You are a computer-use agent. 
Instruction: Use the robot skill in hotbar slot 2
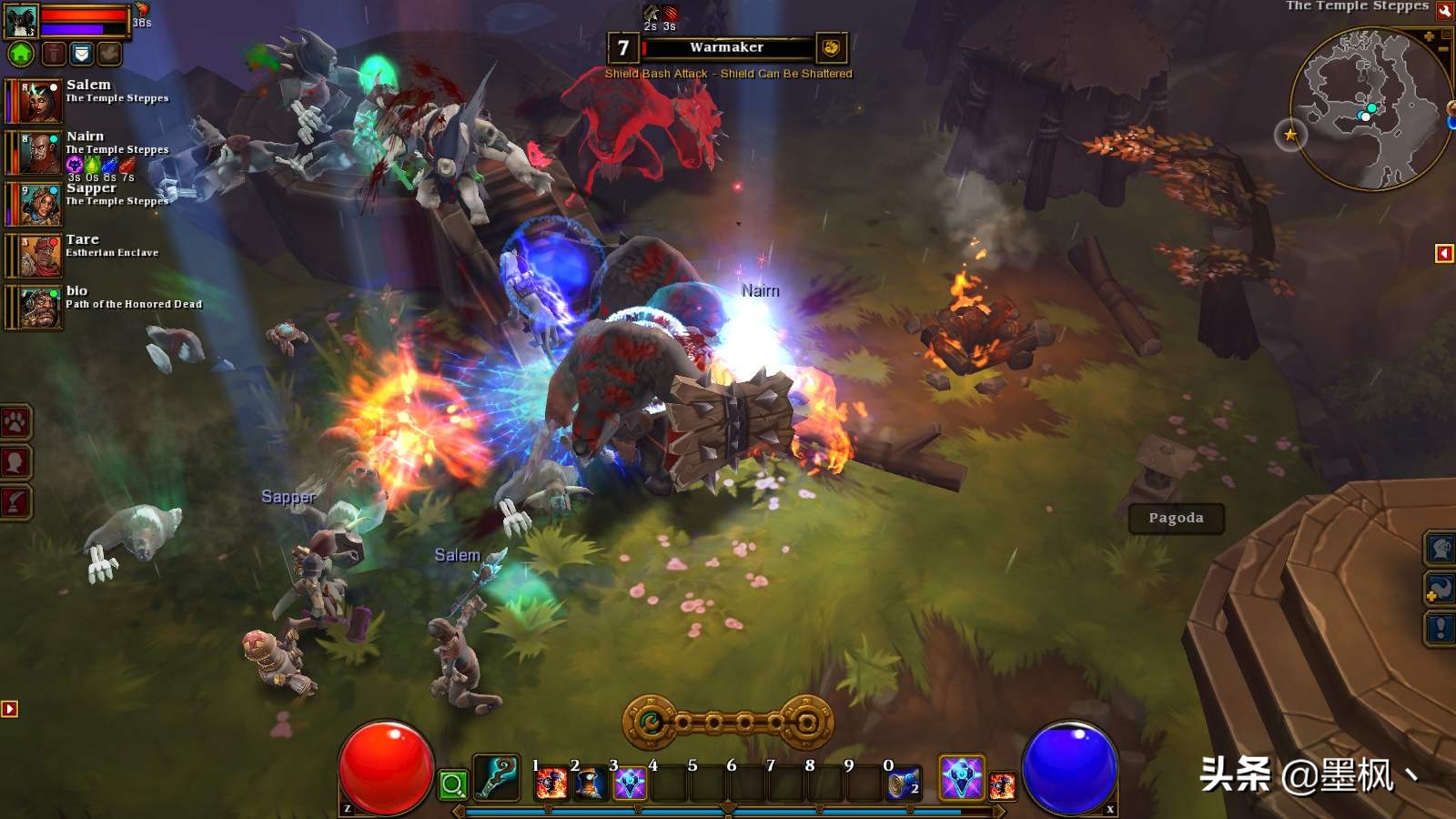point(590,784)
